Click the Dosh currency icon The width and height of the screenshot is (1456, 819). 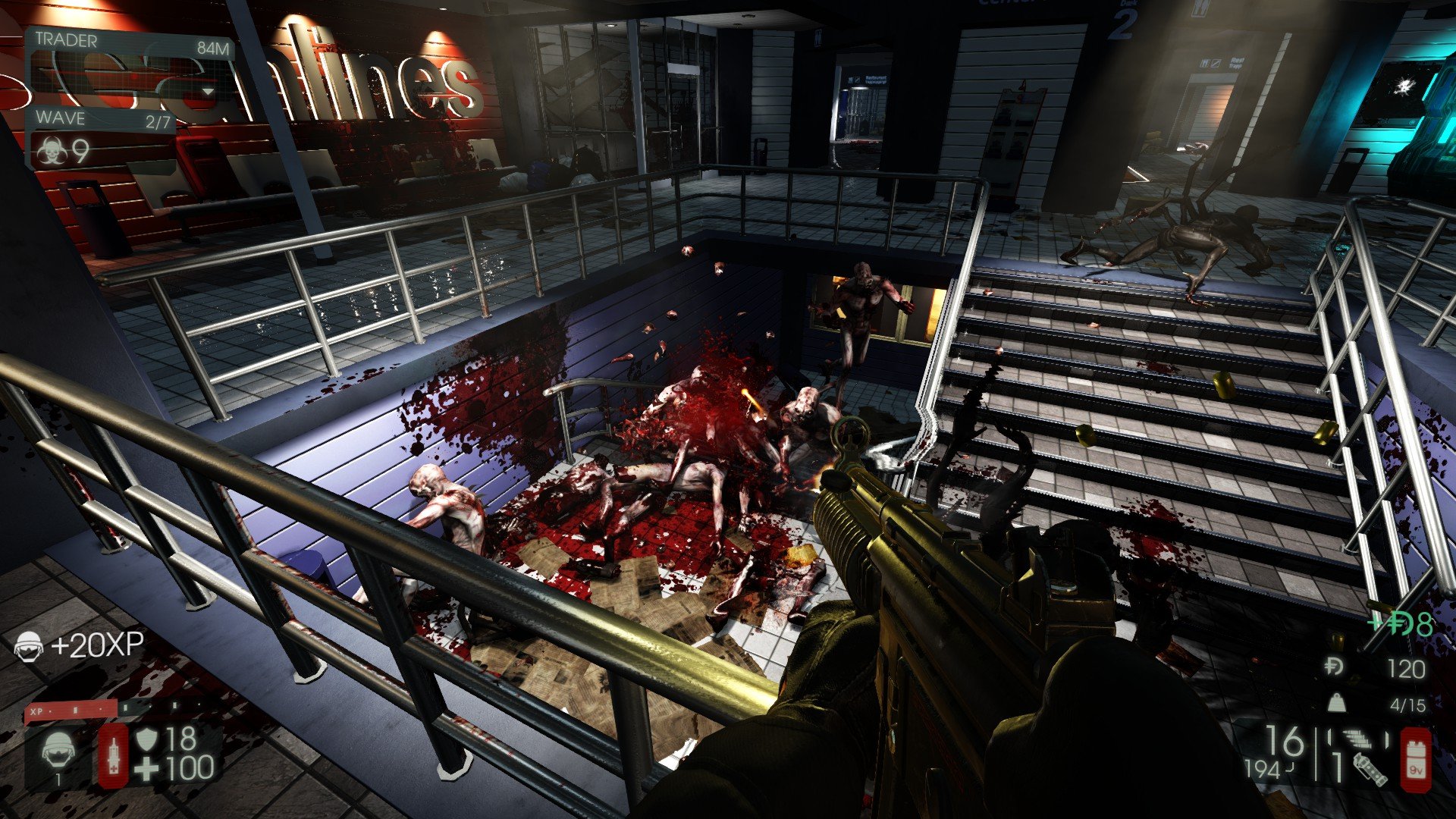point(1334,667)
